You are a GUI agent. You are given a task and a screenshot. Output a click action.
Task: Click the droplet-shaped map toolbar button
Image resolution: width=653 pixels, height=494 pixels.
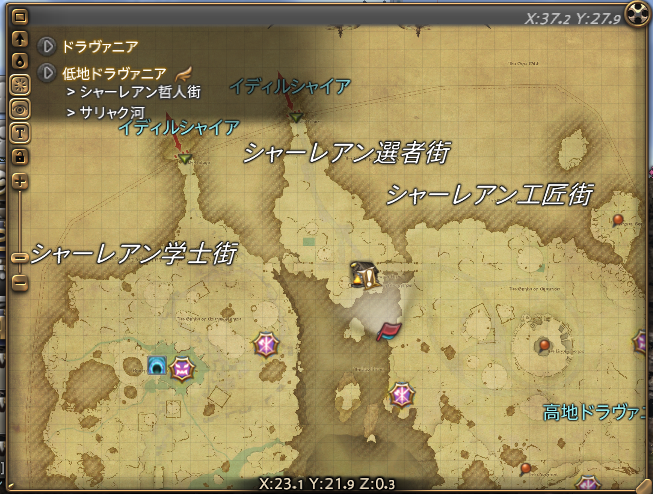click(19, 61)
